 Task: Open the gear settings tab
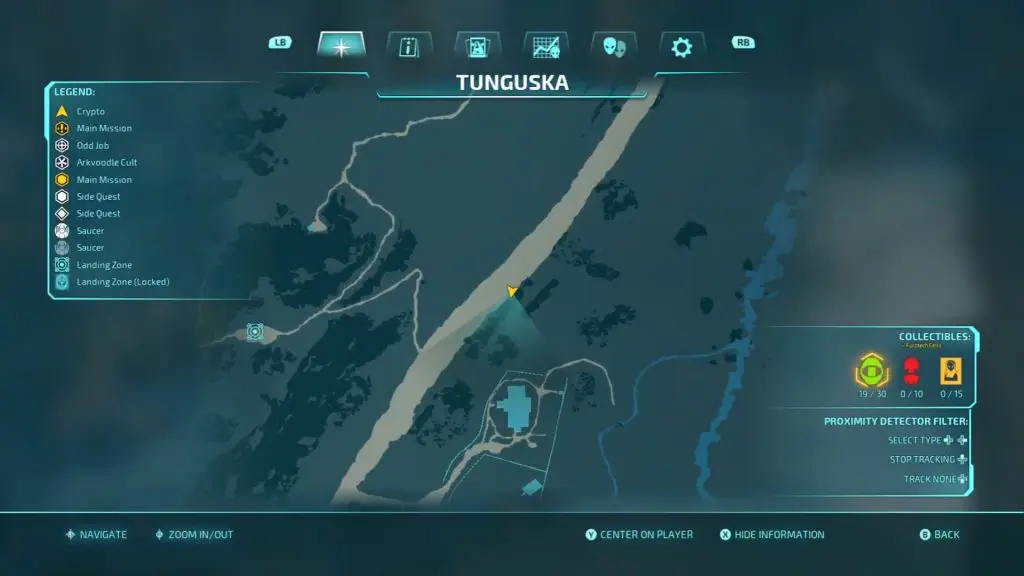(x=681, y=46)
